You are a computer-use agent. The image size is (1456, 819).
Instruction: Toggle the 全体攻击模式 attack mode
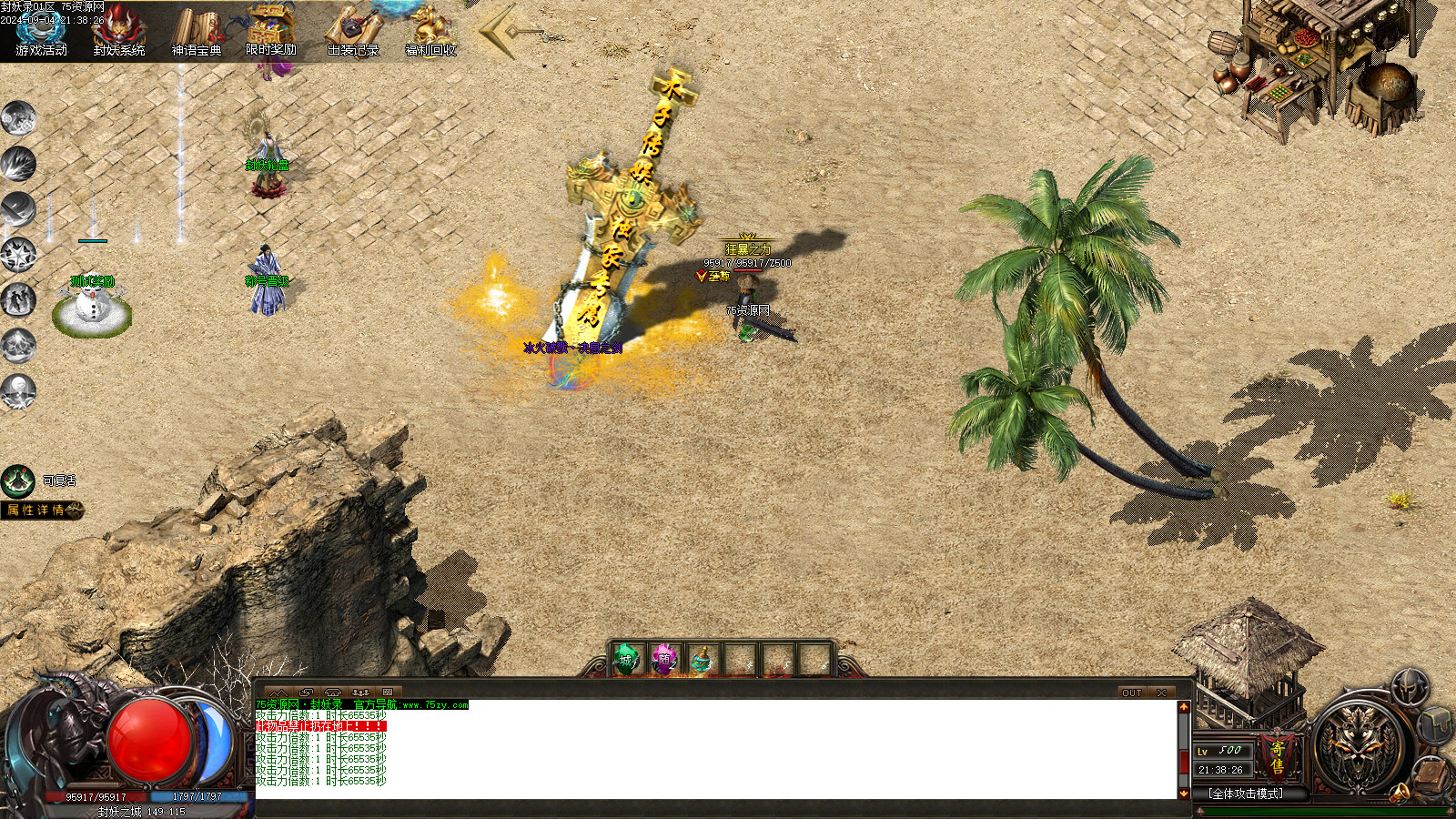1247,794
